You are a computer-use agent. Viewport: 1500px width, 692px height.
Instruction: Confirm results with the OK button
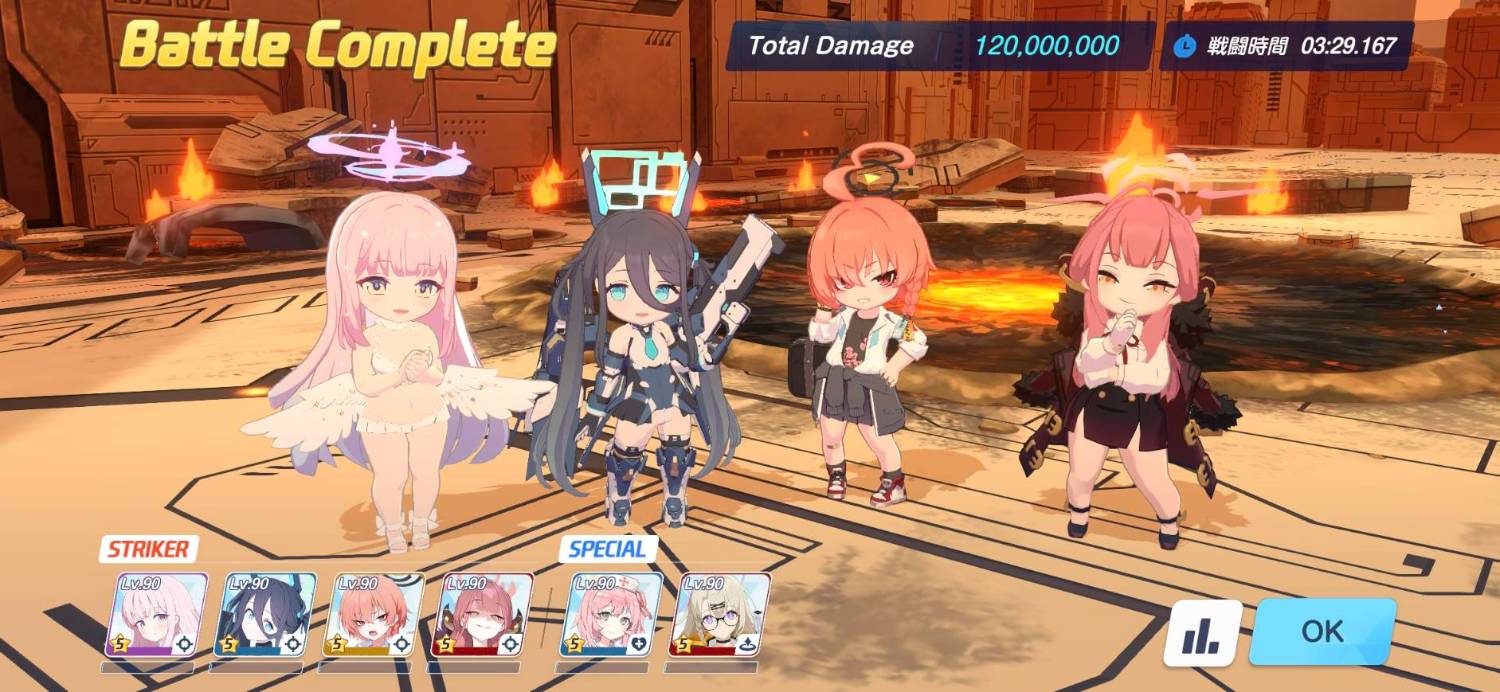point(1322,632)
